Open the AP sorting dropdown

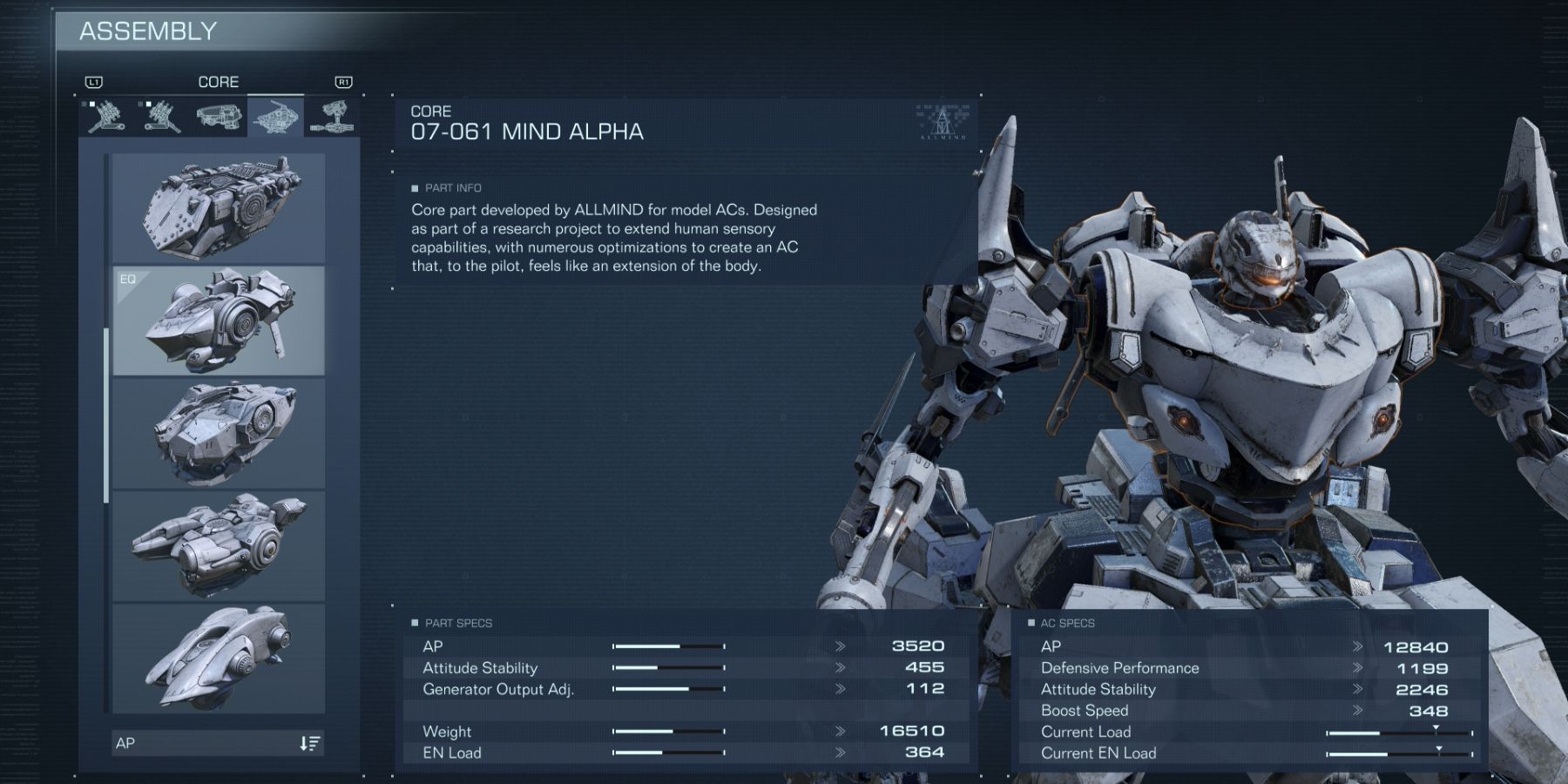point(216,743)
